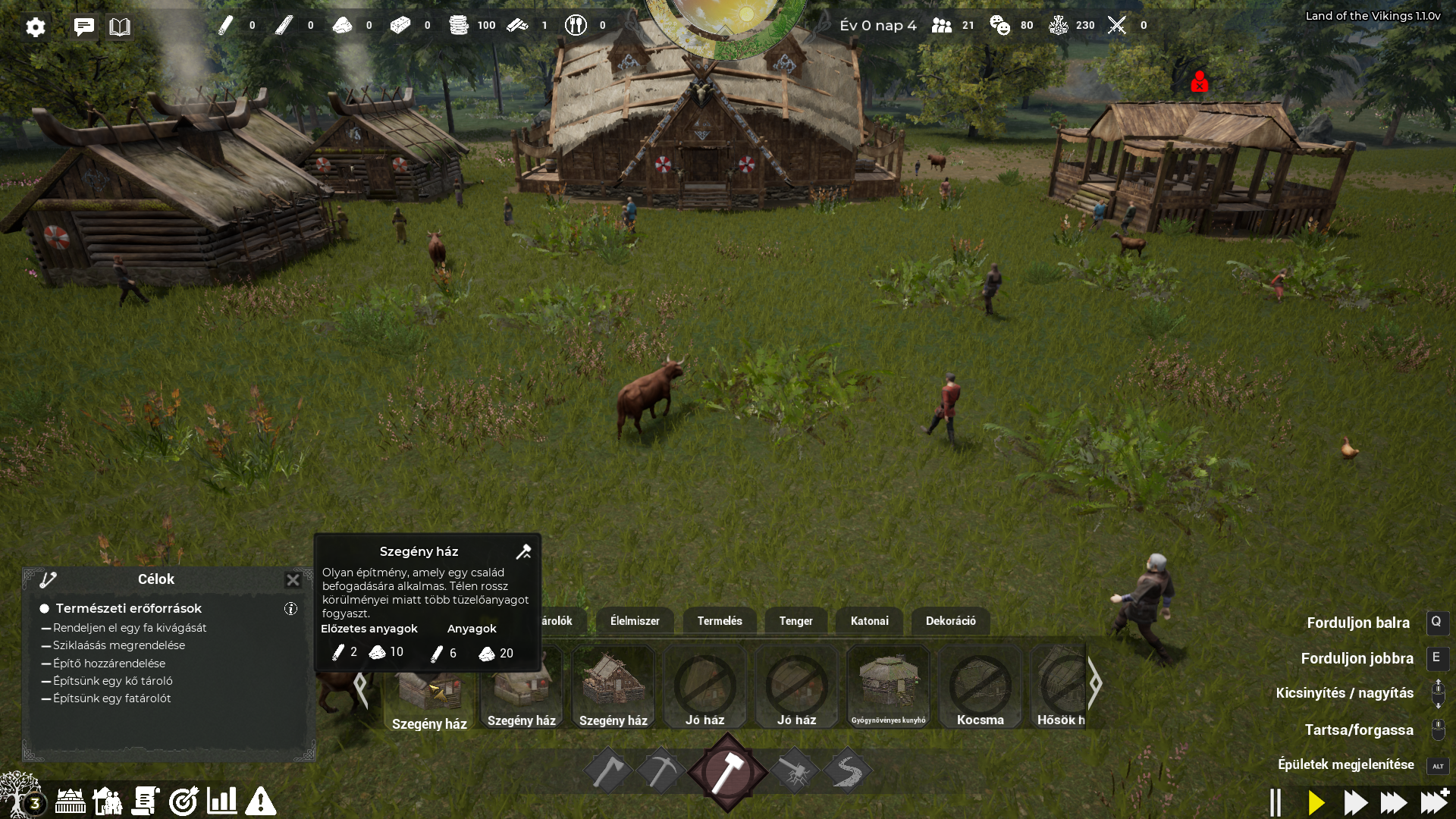The width and height of the screenshot is (1456, 819).
Task: Open the settings gear menu
Action: tap(35, 27)
